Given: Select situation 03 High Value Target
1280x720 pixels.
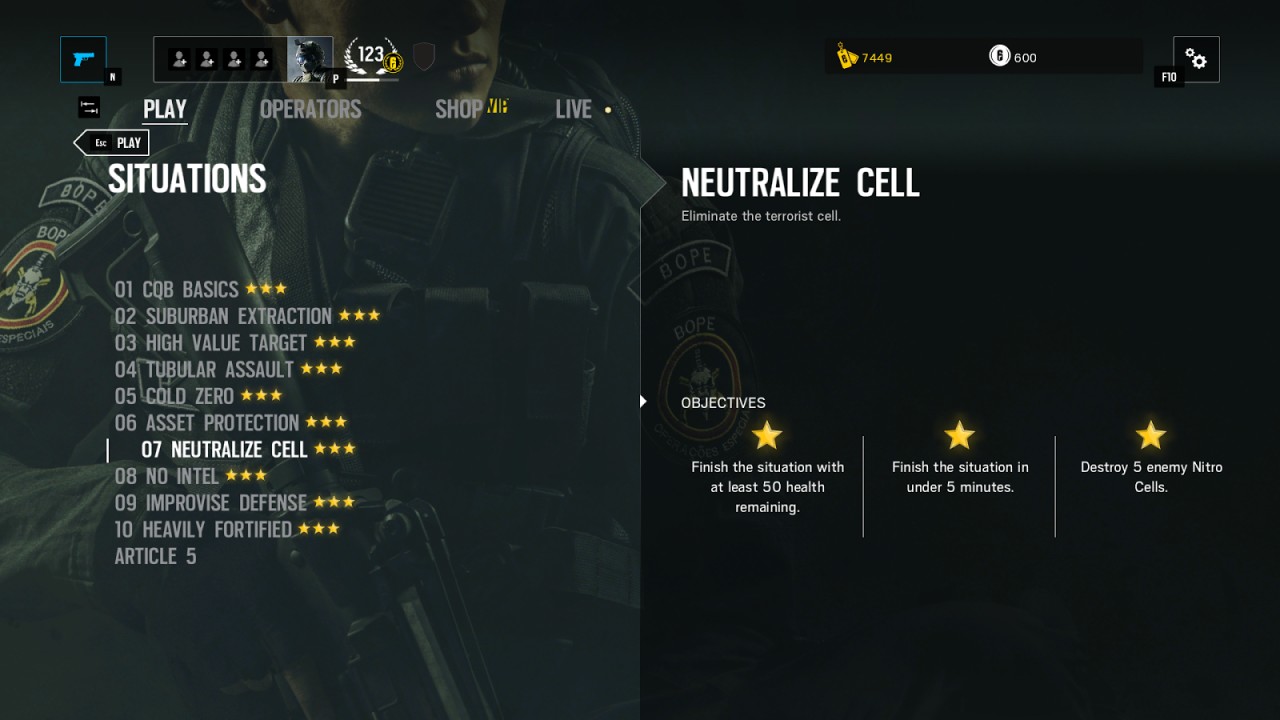Looking at the screenshot, I should [211, 344].
